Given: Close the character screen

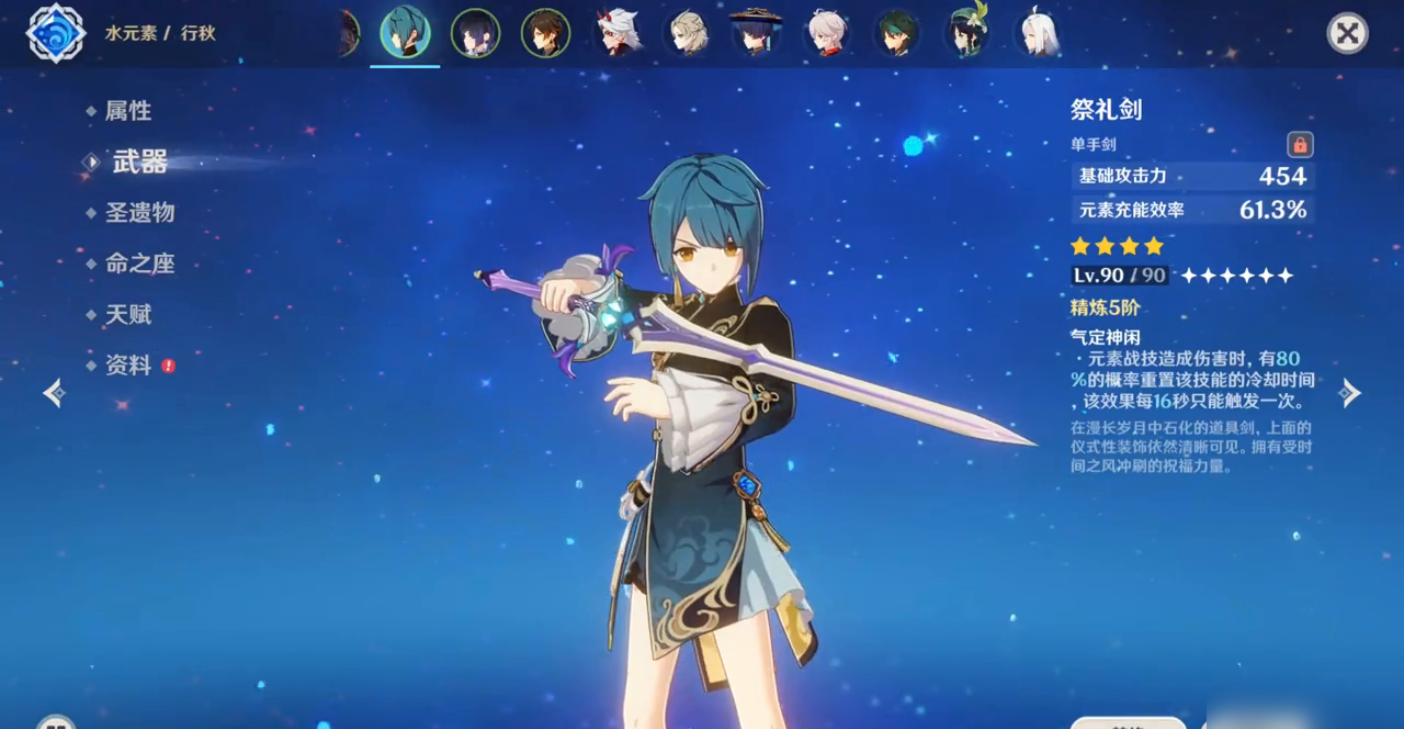Looking at the screenshot, I should pyautogui.click(x=1347, y=33).
